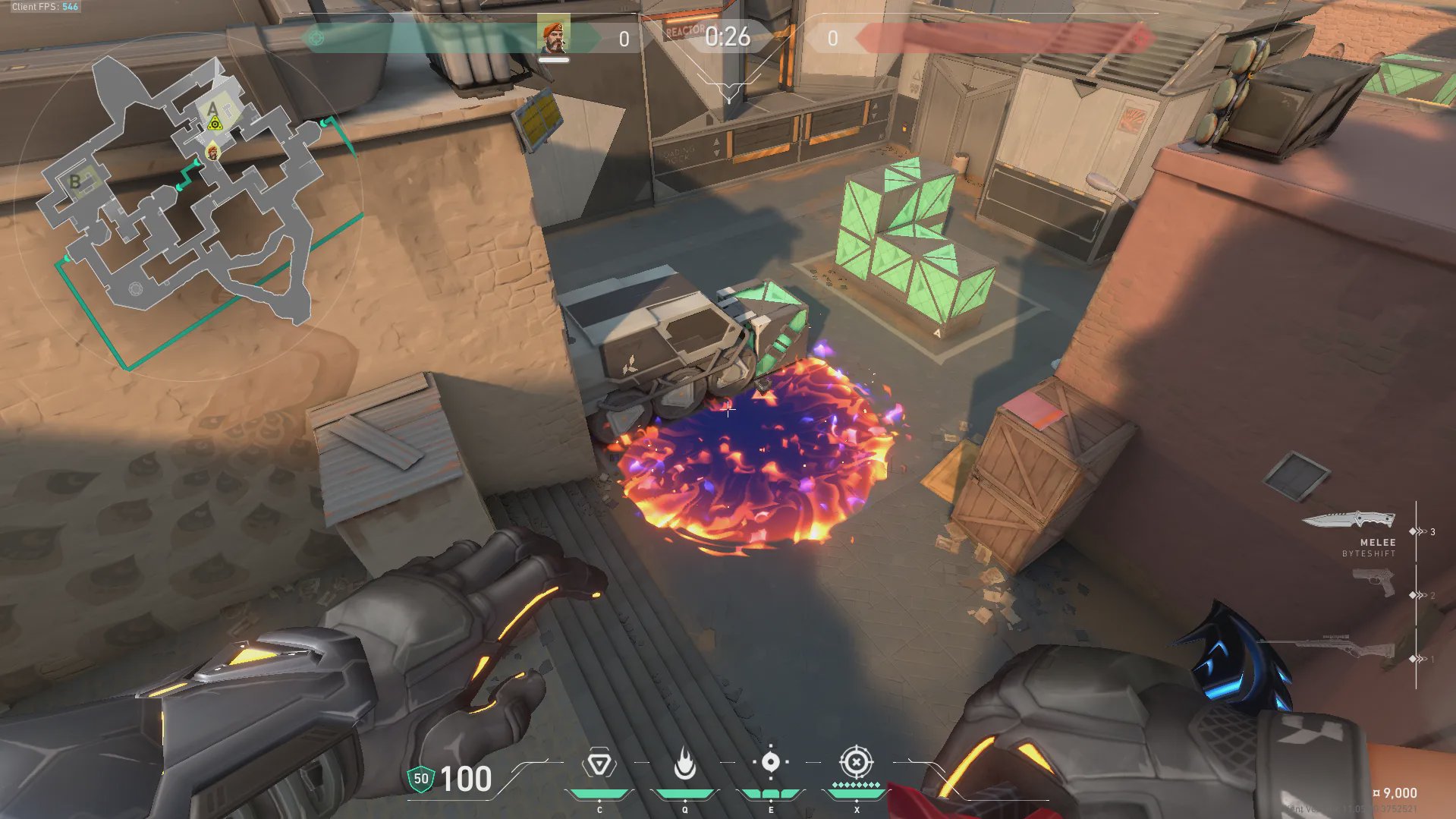The width and height of the screenshot is (1456, 819).
Task: Click the A site marker on minimap
Action: (x=212, y=109)
